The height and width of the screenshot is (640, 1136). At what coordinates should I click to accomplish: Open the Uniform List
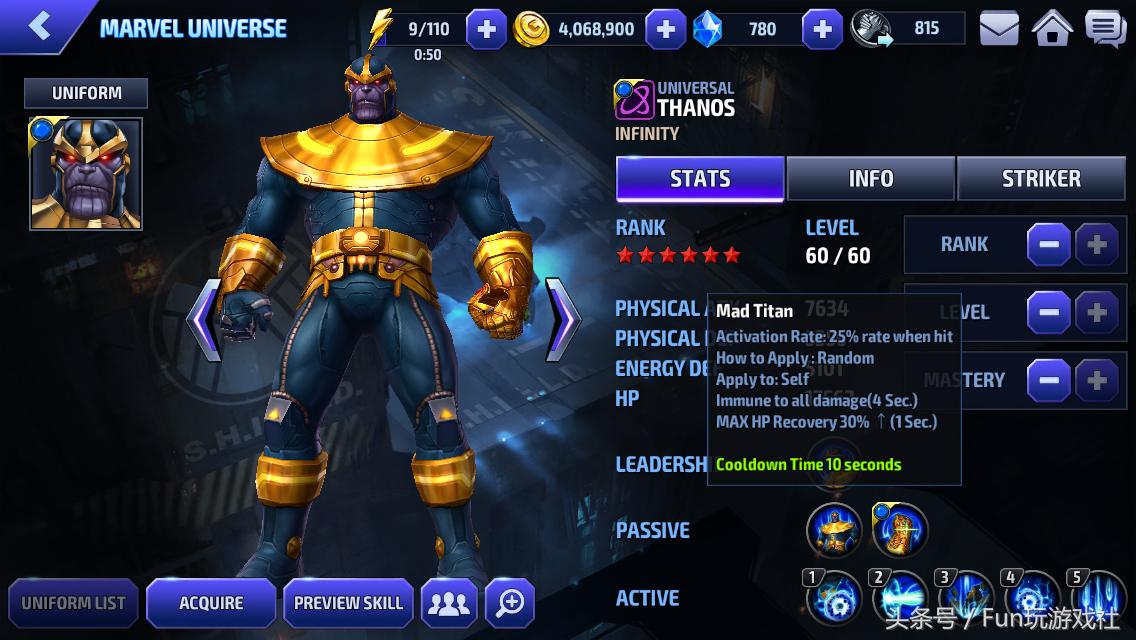[74, 603]
